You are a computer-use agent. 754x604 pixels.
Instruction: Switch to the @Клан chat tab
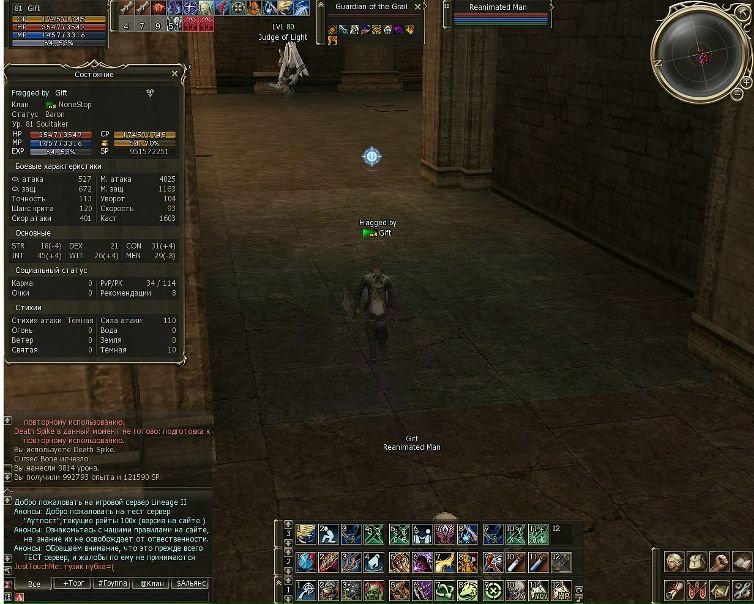pyautogui.click(x=152, y=583)
